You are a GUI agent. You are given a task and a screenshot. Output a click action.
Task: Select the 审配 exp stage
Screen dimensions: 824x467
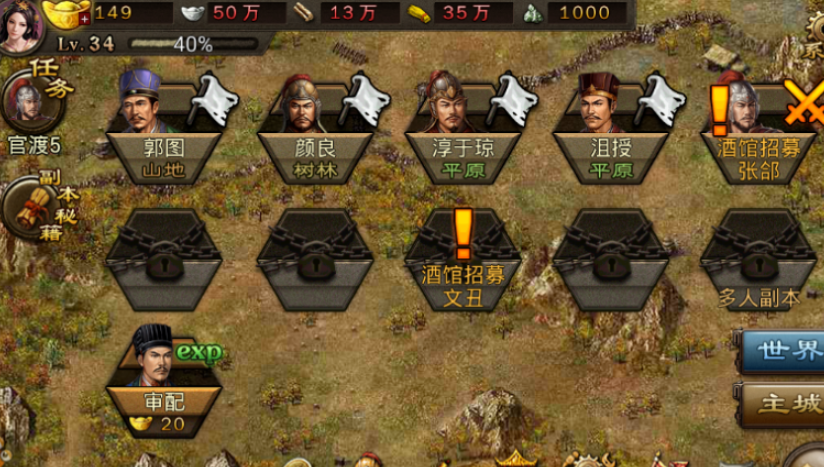163,380
